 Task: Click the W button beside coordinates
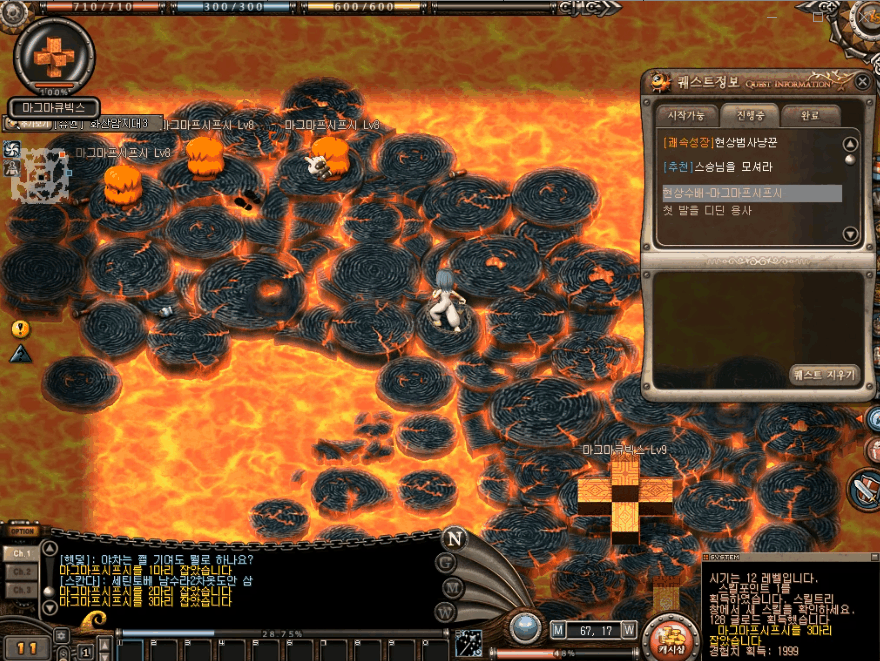pyautogui.click(x=629, y=630)
